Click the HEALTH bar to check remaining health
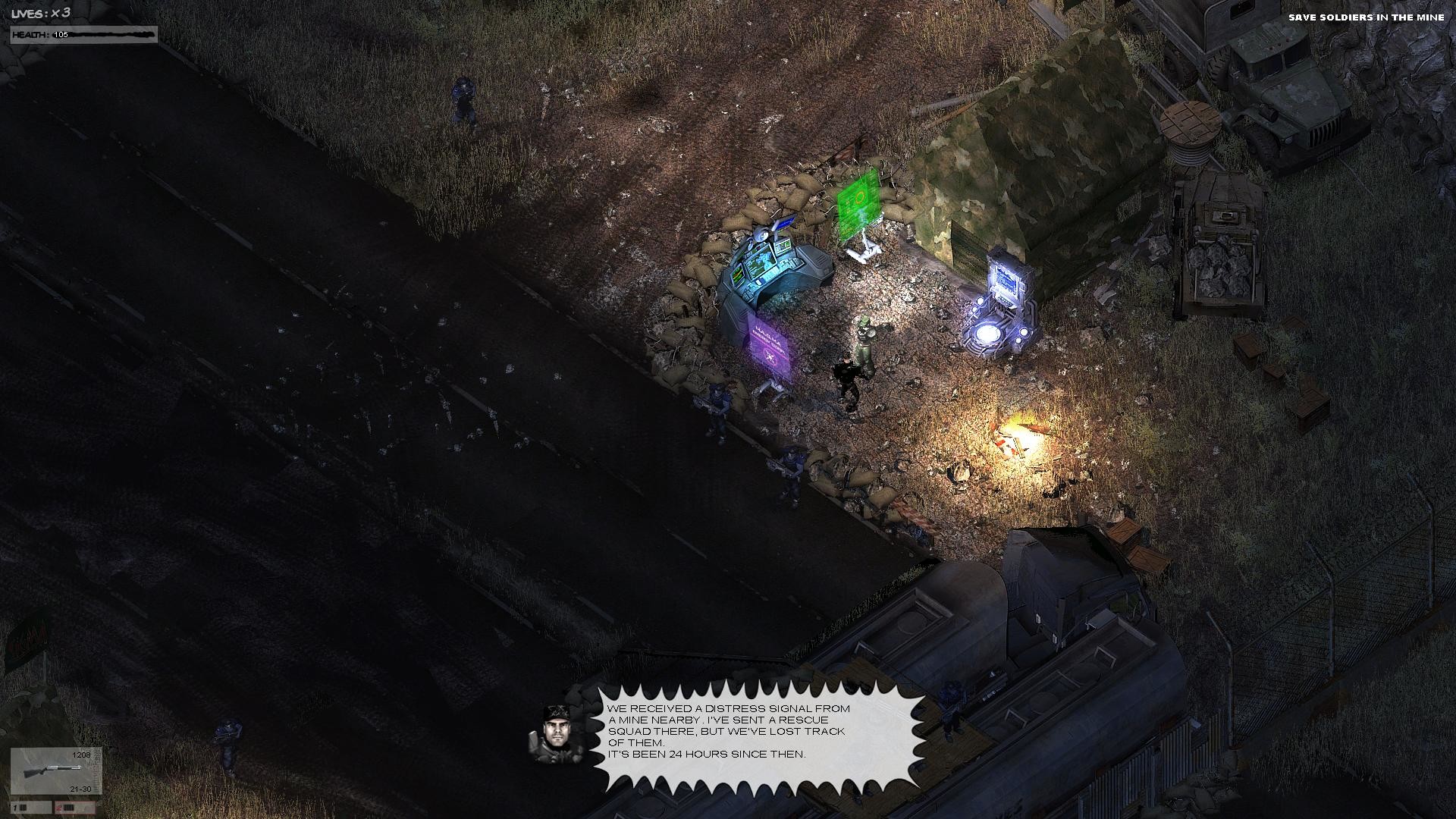 click(83, 33)
